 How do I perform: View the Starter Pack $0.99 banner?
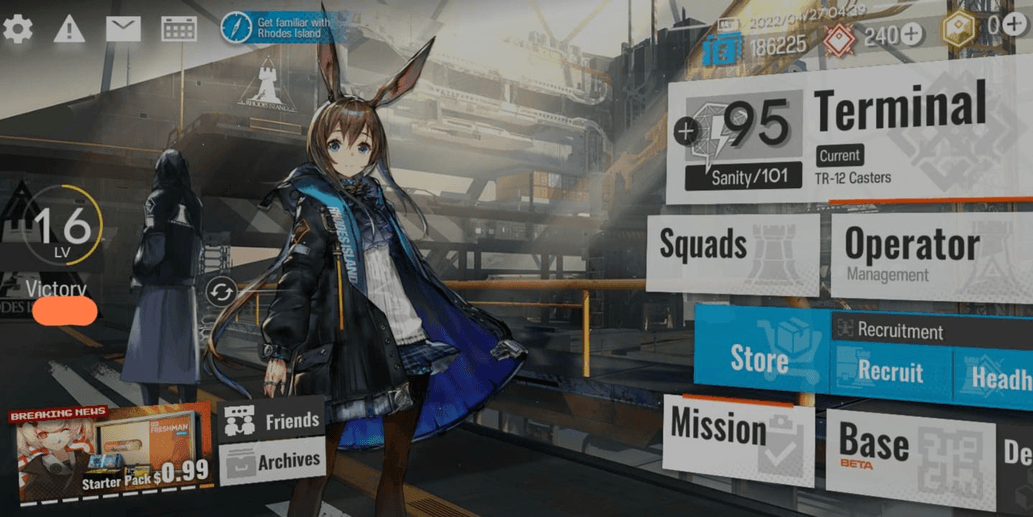tap(112, 454)
